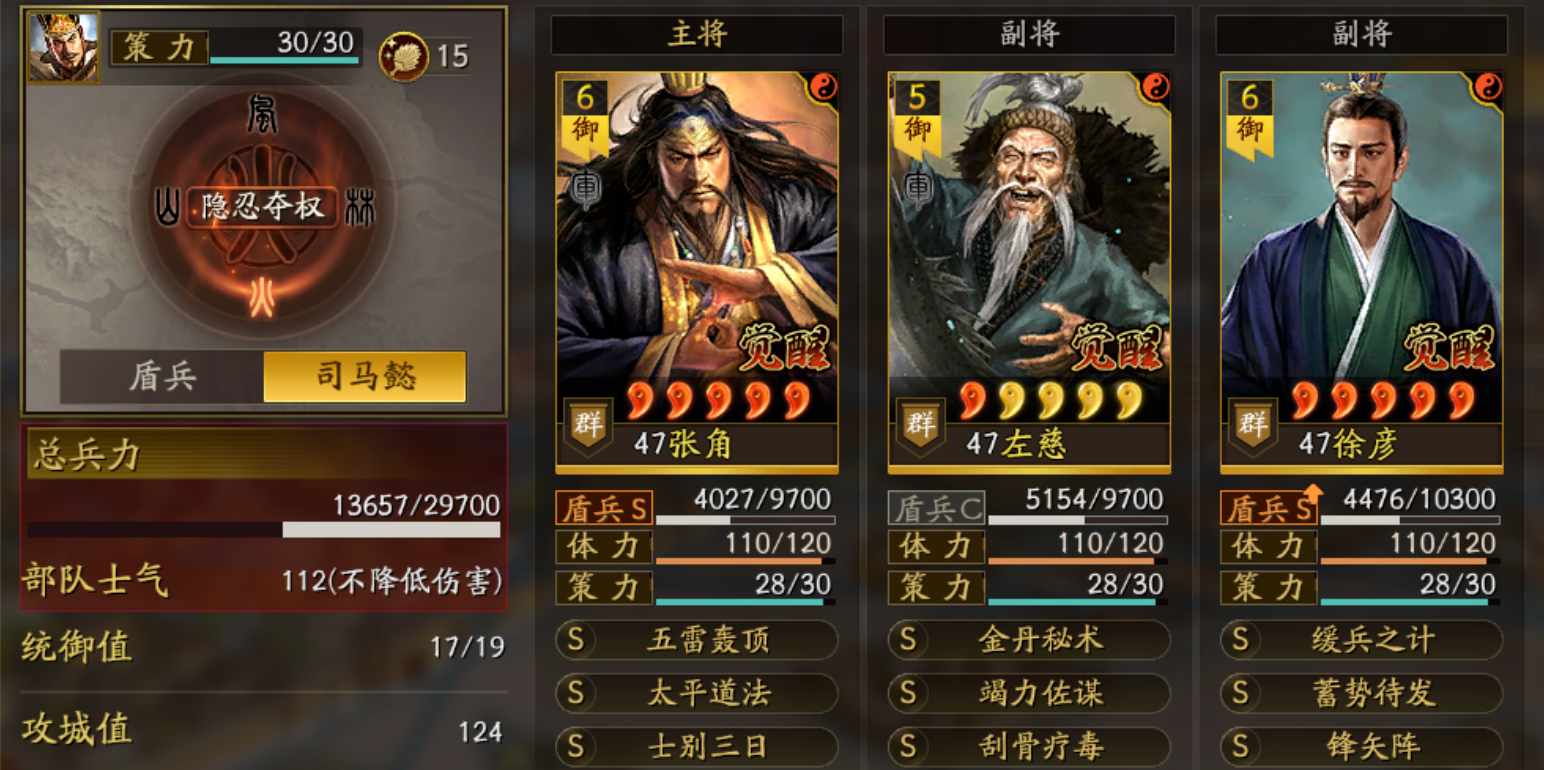Screen dimensions: 1544x770
Task: Open the S-rank skill 金丹秘术
Action: 1028,641
